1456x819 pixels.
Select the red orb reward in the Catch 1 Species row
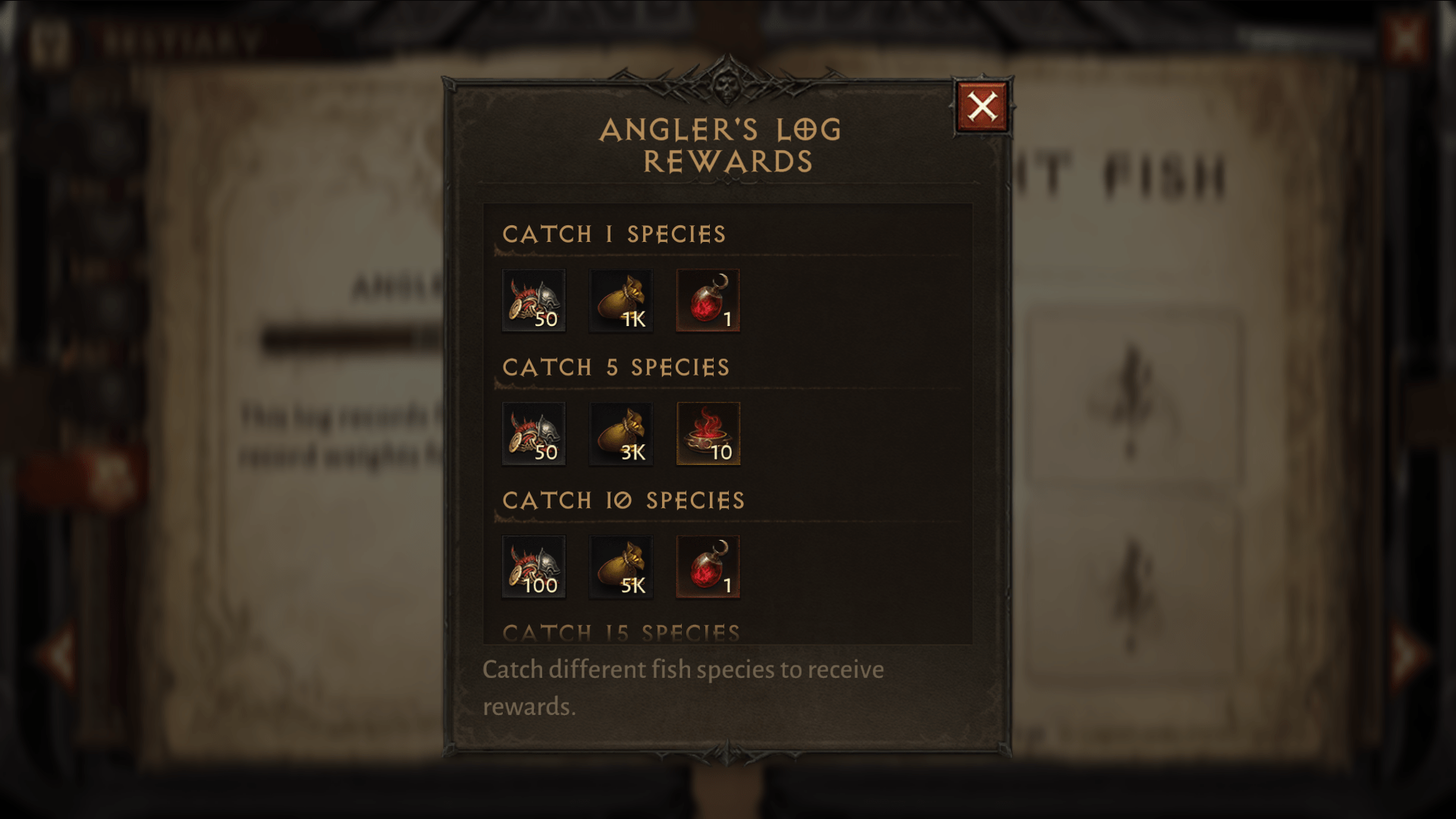point(707,300)
